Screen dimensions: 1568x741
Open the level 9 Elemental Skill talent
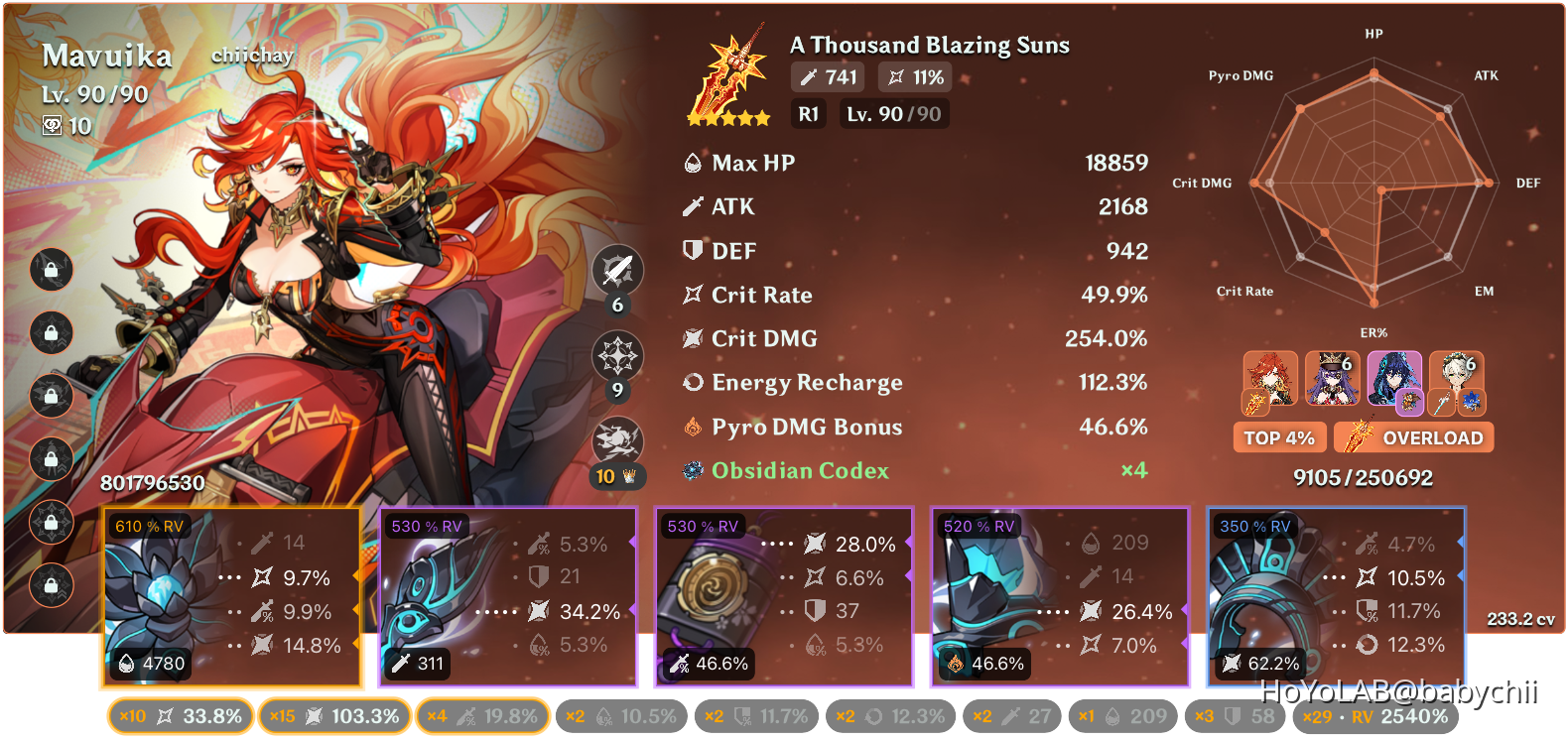point(617,355)
